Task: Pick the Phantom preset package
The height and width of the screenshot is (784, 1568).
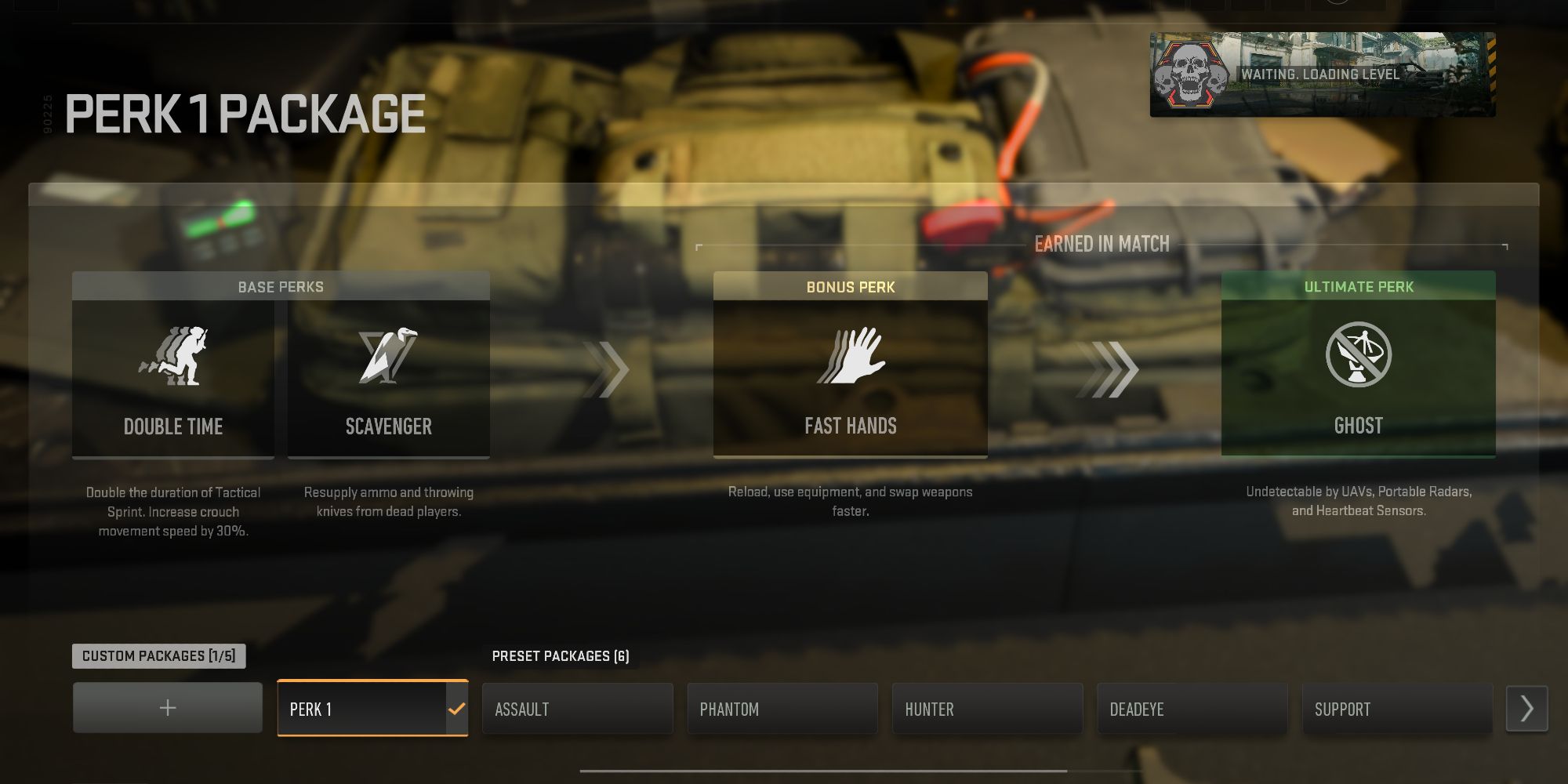Action: pos(782,709)
